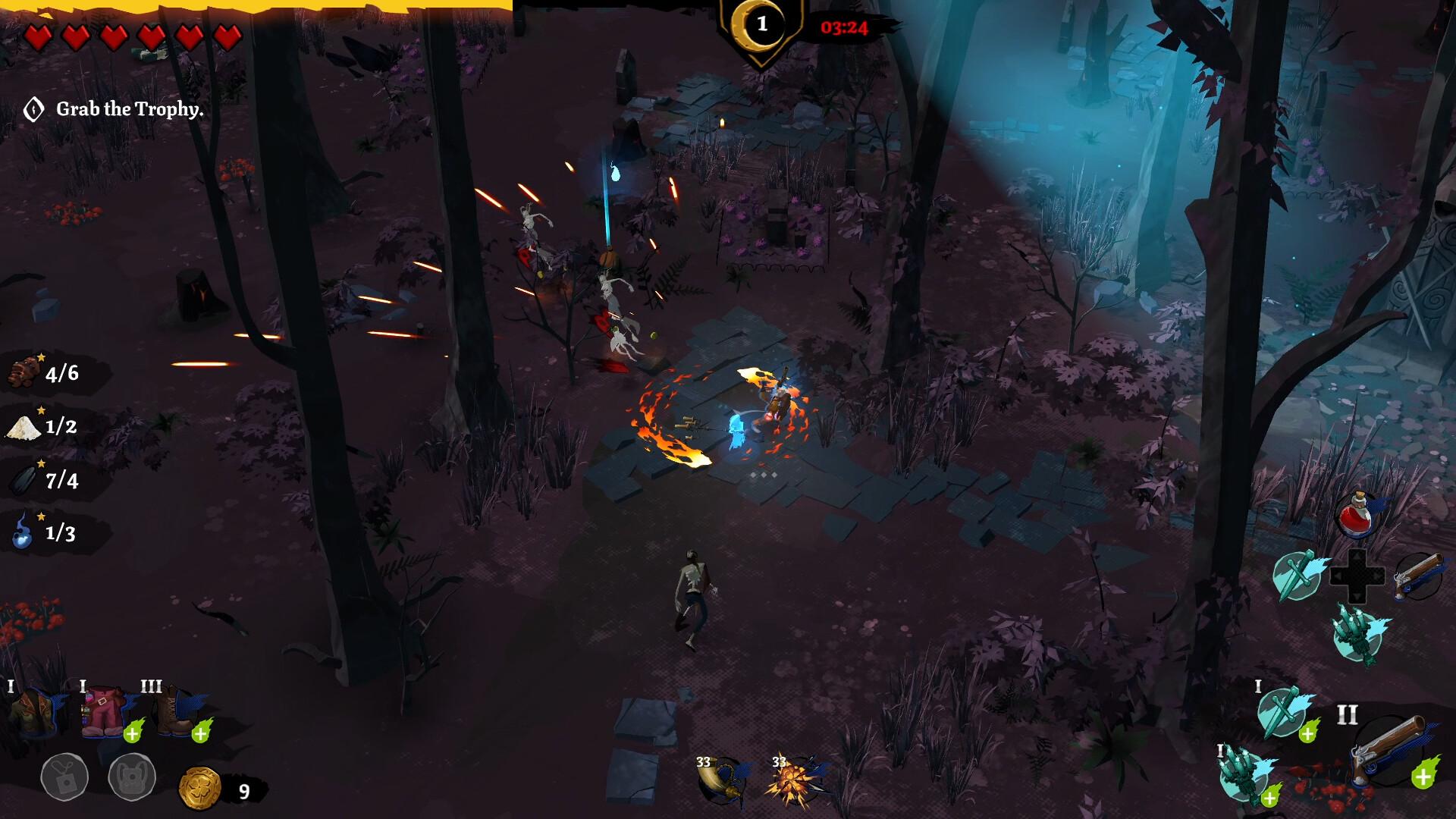Select the flintlock pistol beside the d-pad
This screenshot has width=1456, height=819.
click(1417, 575)
